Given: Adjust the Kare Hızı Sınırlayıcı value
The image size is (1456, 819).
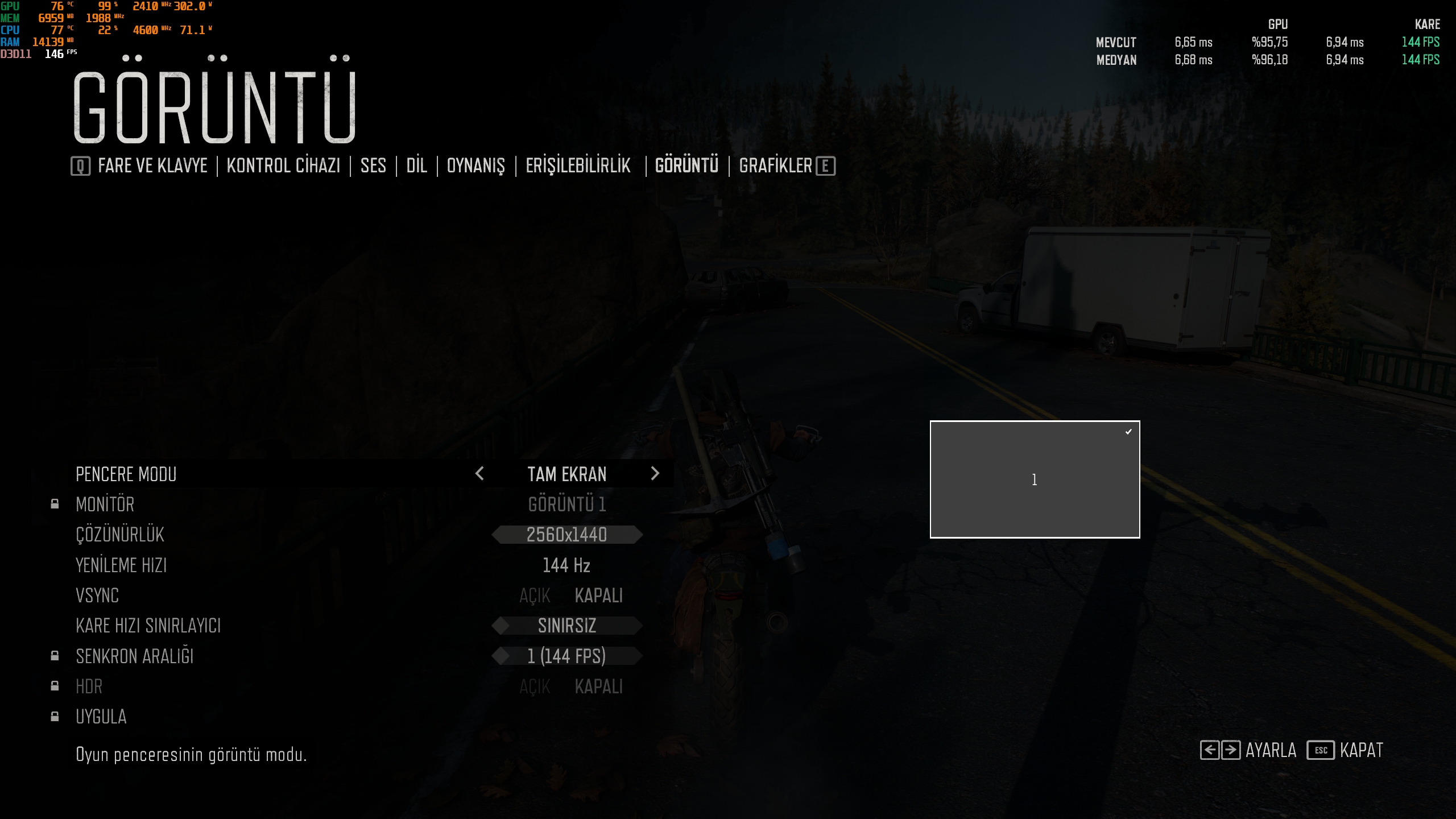Looking at the screenshot, I should pyautogui.click(x=566, y=626).
